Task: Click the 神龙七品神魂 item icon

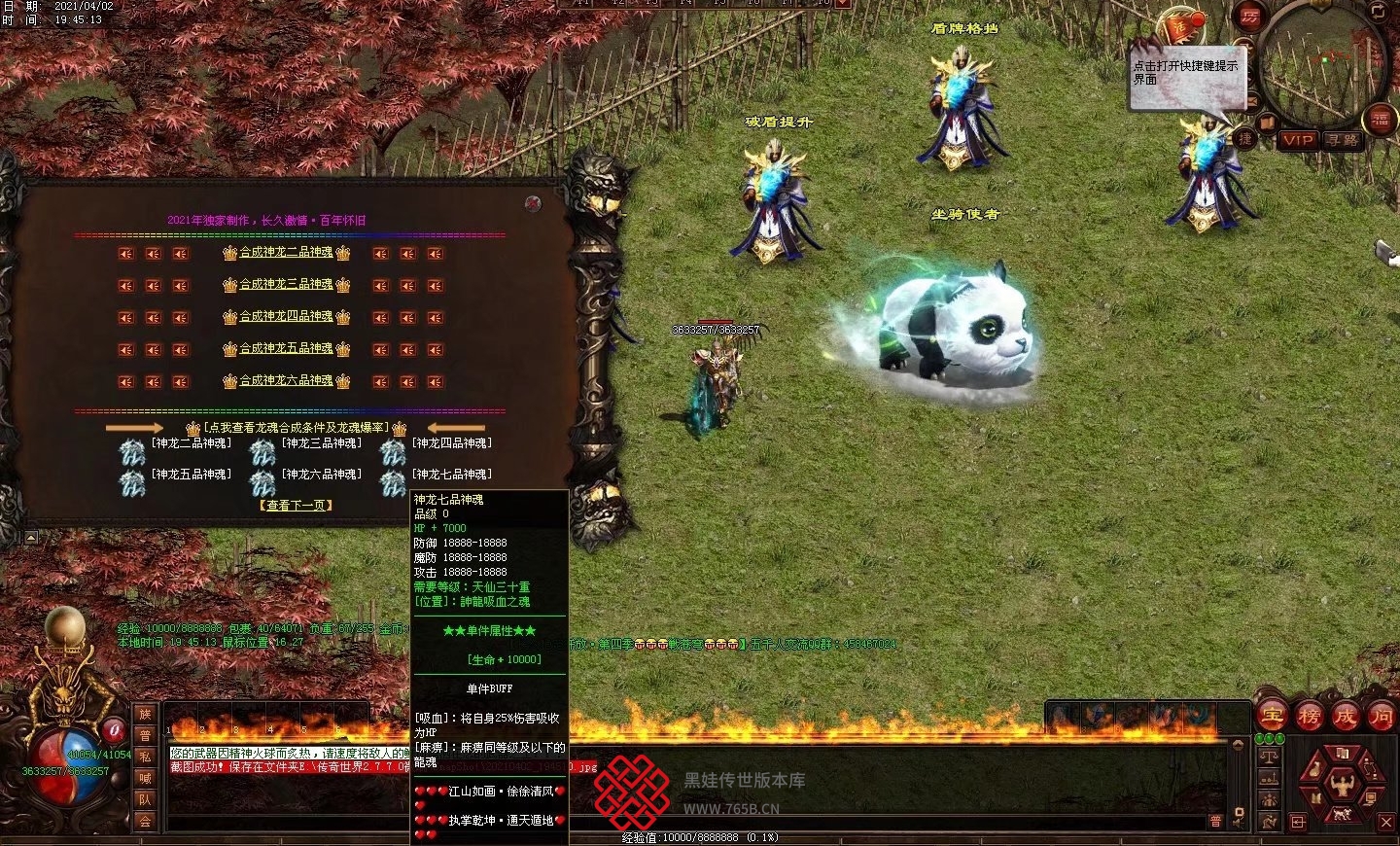Action: coord(393,482)
